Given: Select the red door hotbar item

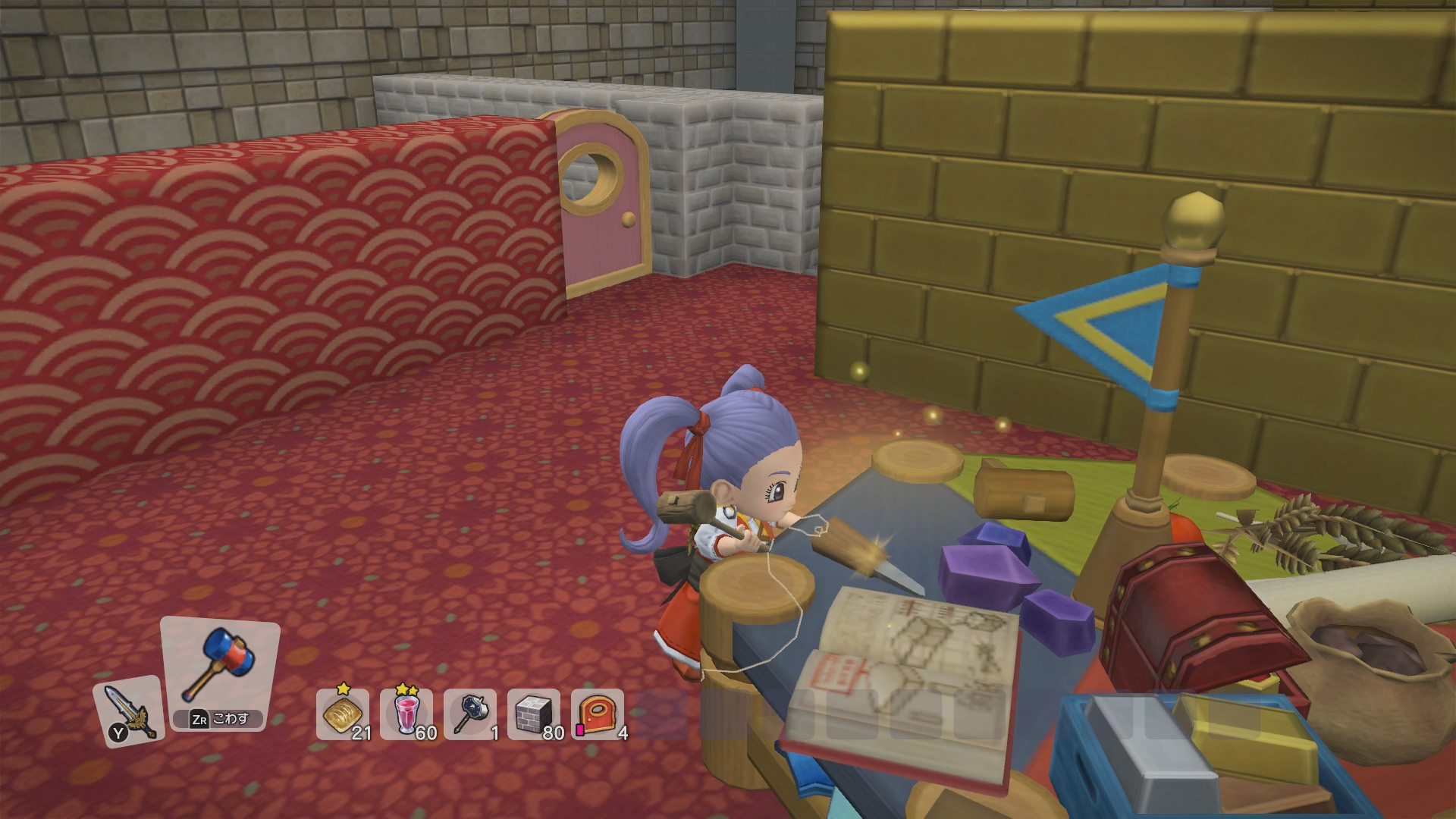Looking at the screenshot, I should click(x=598, y=714).
